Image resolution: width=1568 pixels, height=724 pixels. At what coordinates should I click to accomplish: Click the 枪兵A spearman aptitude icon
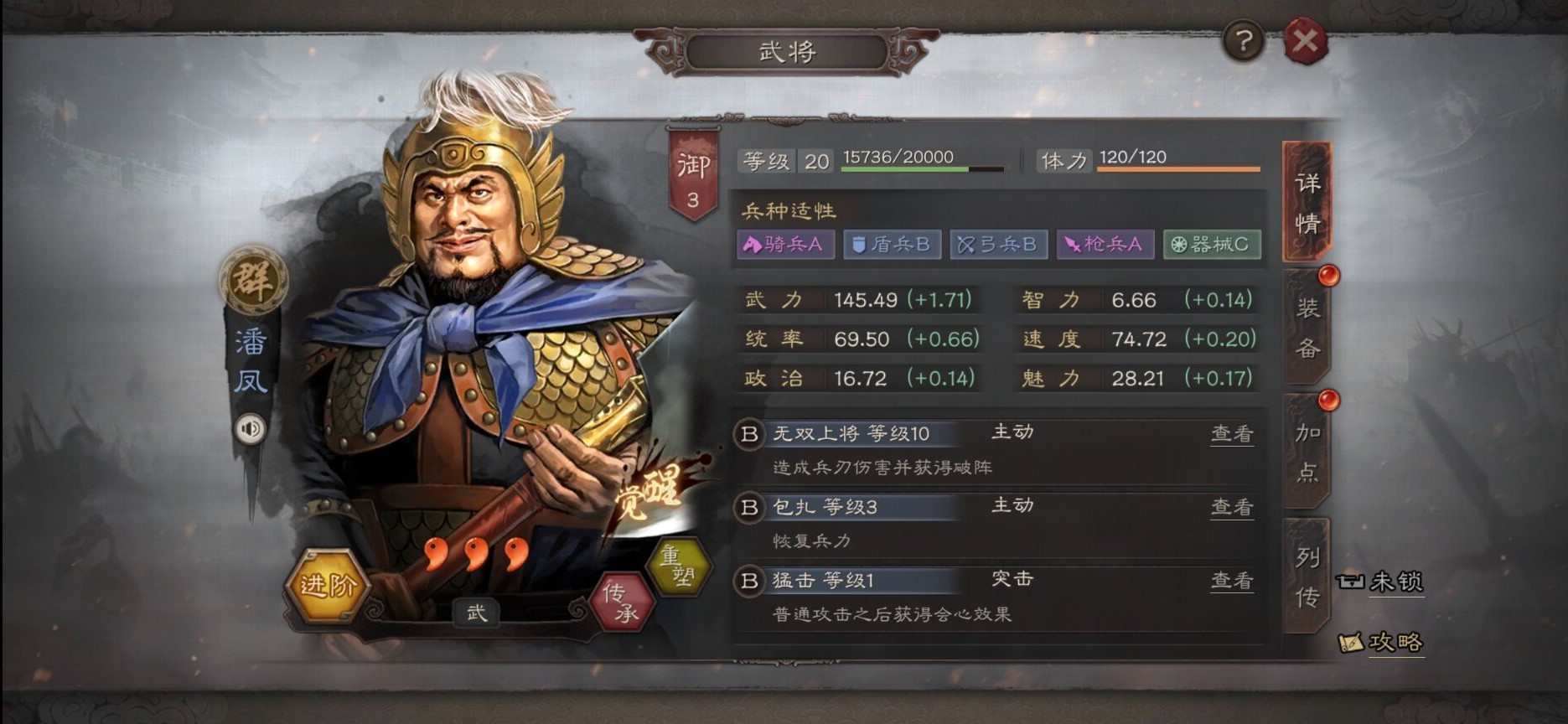1105,245
